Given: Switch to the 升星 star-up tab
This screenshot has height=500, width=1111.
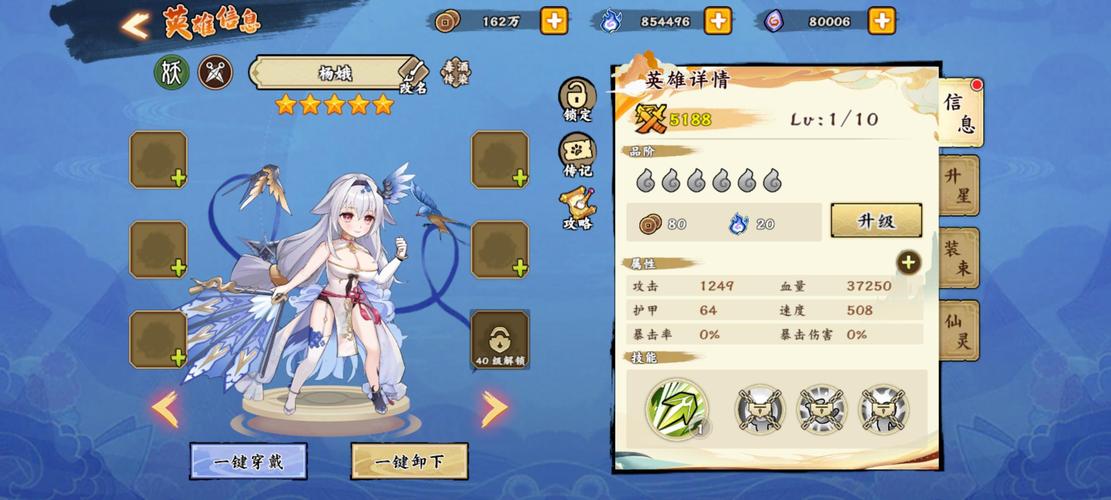Looking at the screenshot, I should [958, 185].
